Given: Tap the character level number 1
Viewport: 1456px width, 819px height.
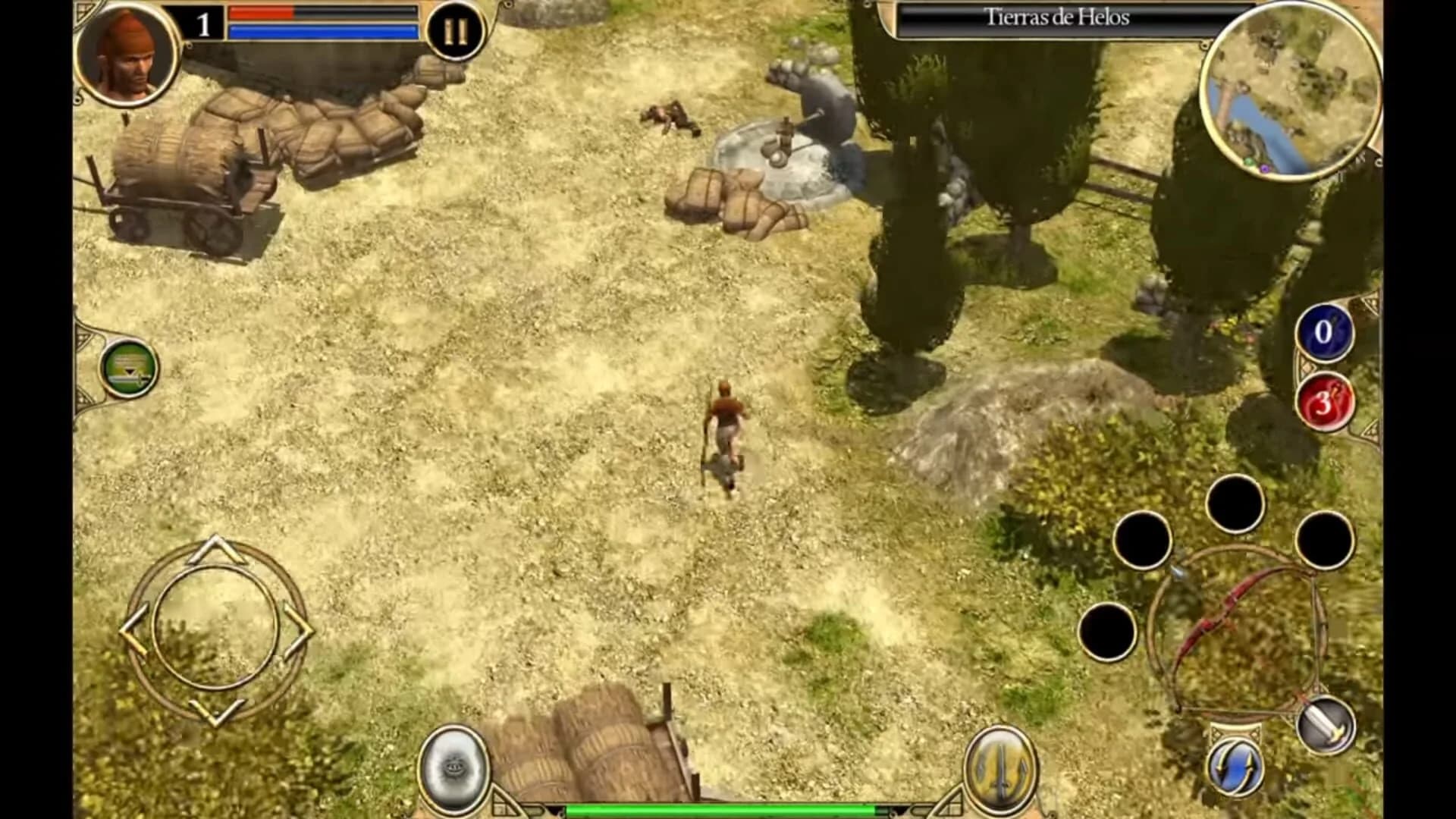Looking at the screenshot, I should pyautogui.click(x=203, y=23).
